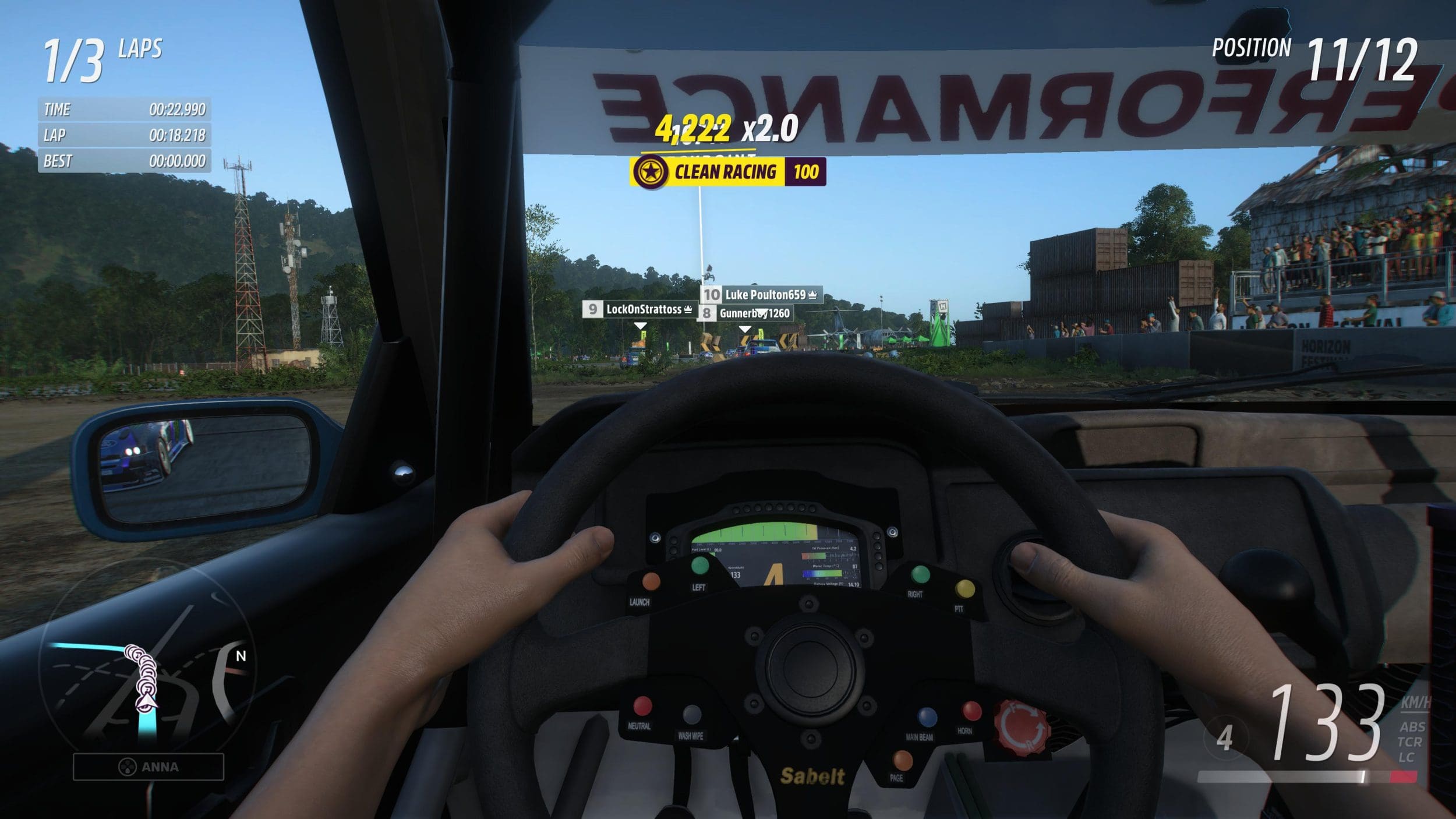
Task: Click the Clean Racing skill banner
Action: 727,172
